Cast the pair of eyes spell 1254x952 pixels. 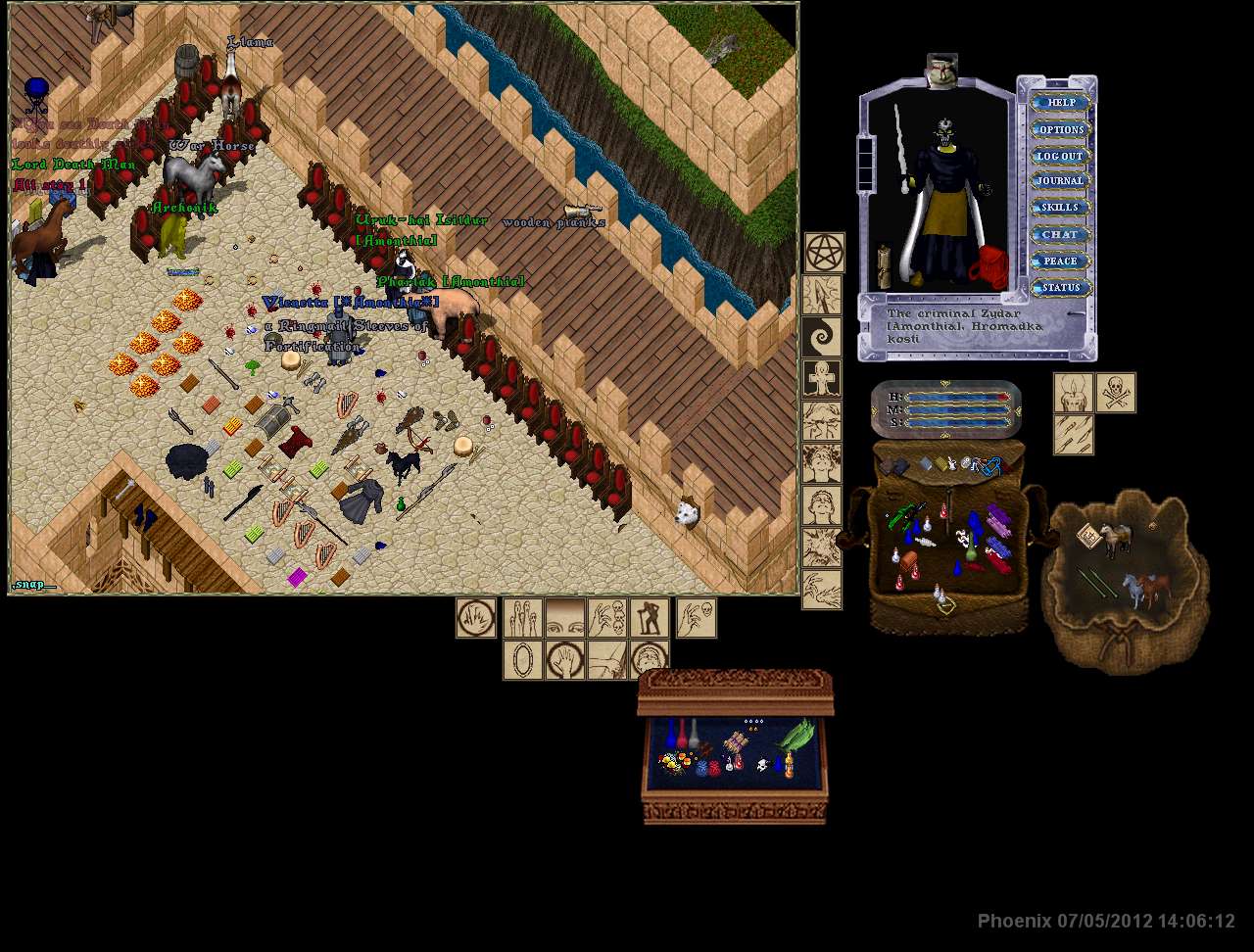click(564, 618)
